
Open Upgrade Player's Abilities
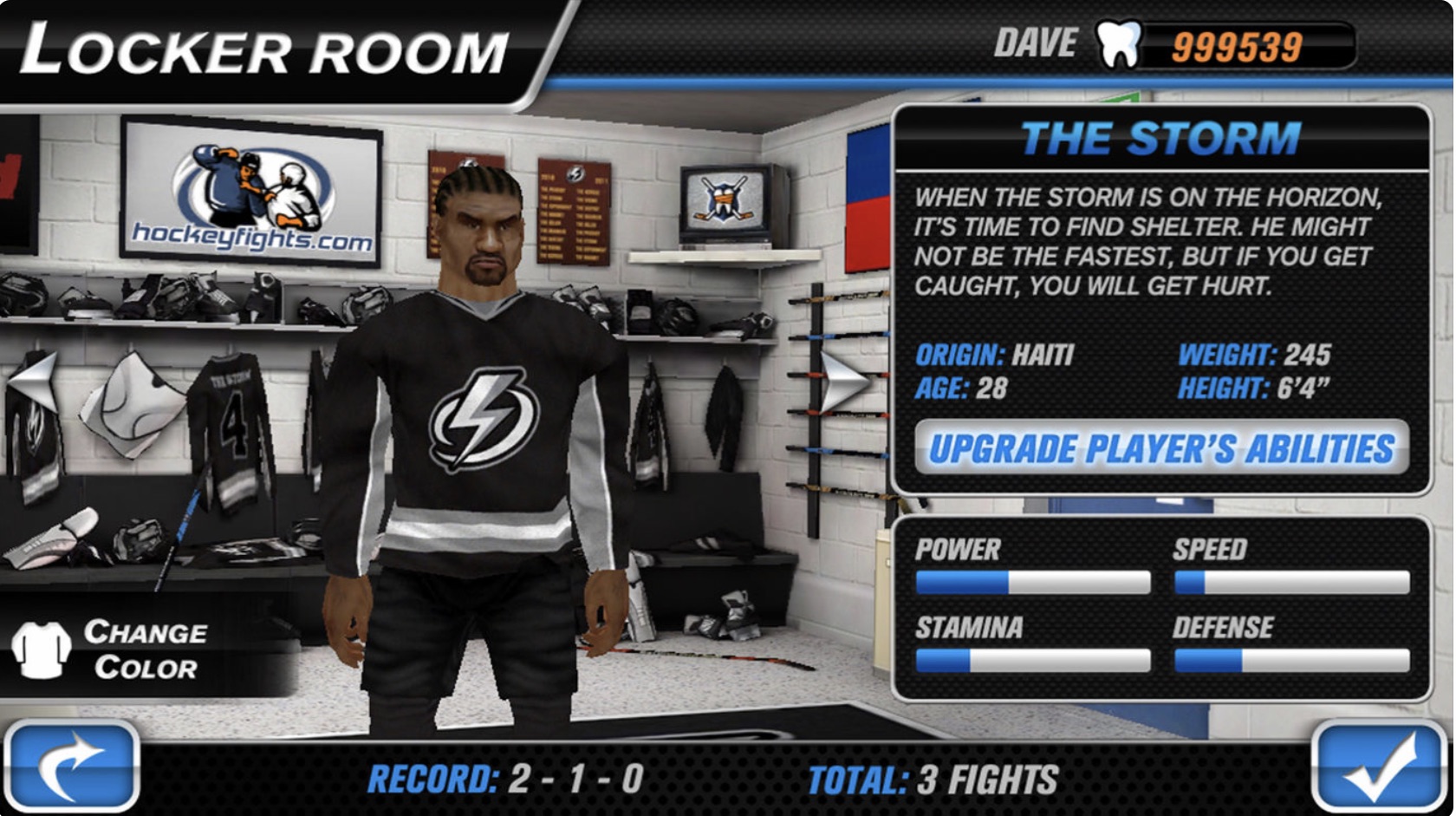(x=1161, y=448)
